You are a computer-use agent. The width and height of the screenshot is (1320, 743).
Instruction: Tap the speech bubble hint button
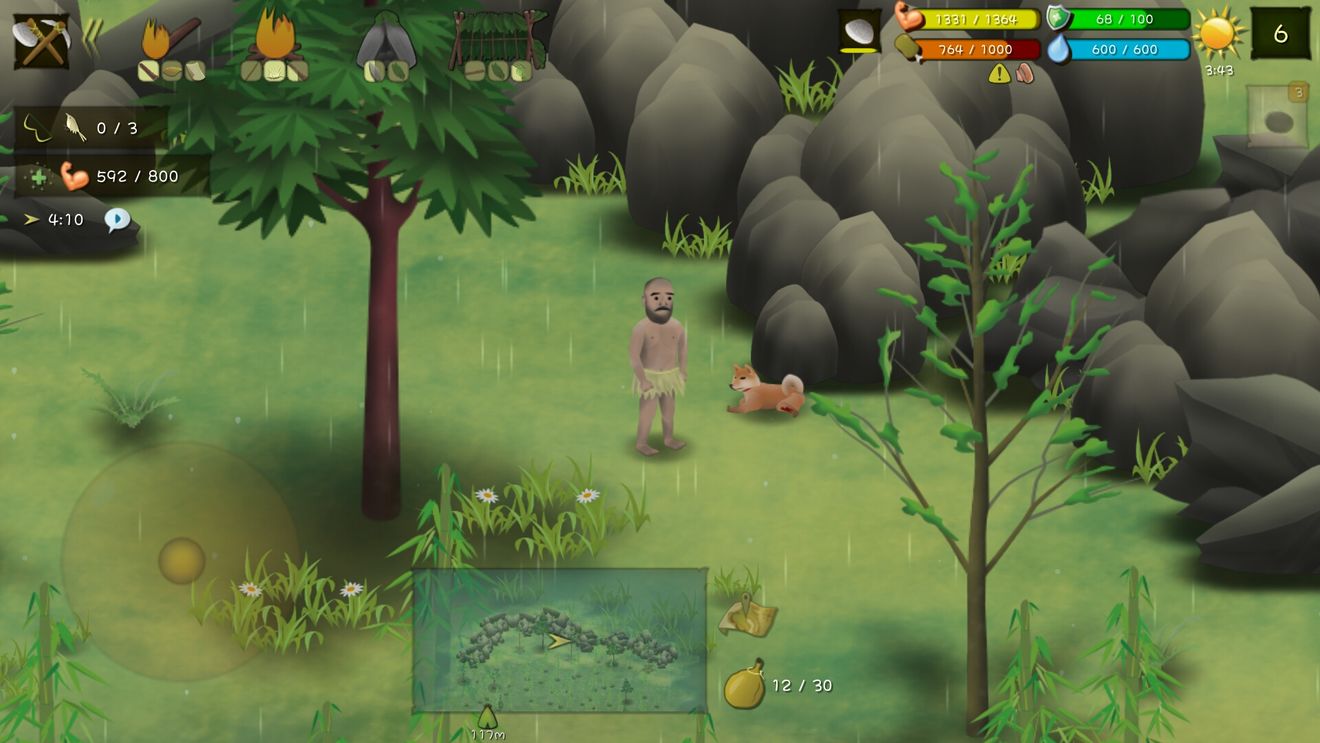[x=117, y=220]
